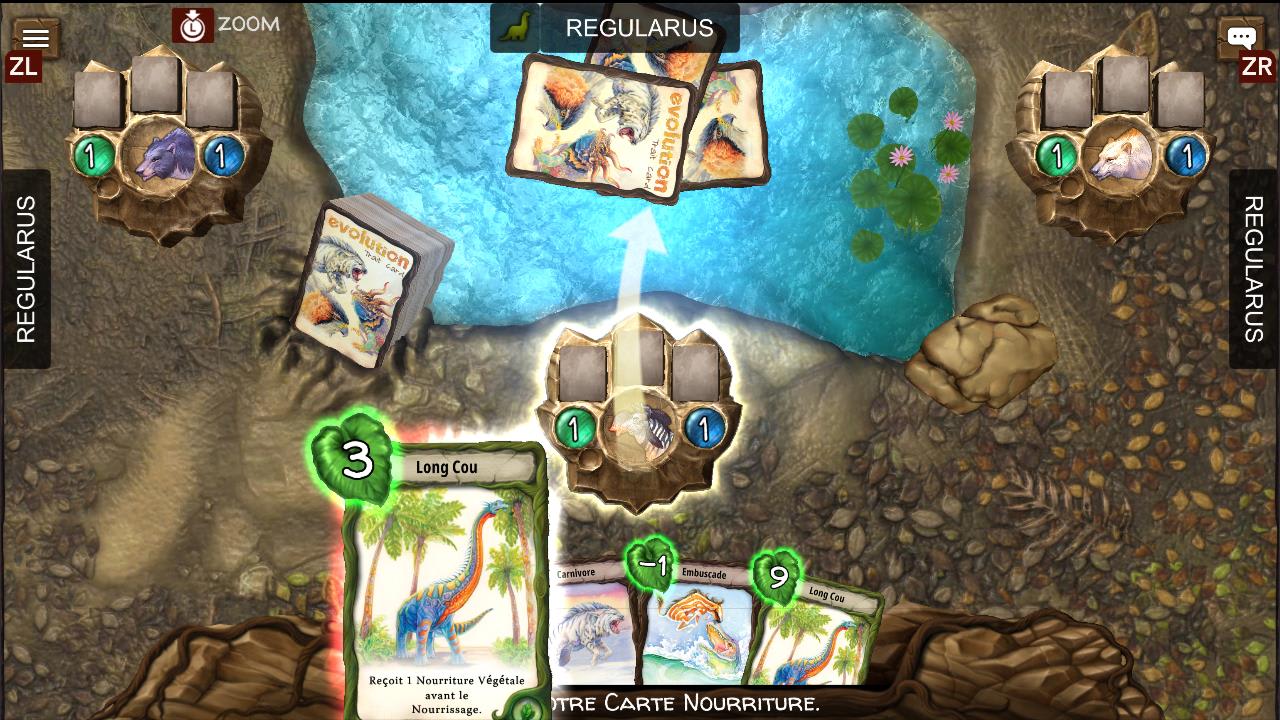This screenshot has height=720, width=1280.
Task: Select the dinosaur icon beside the REGULARUS banner
Action: tap(516, 27)
